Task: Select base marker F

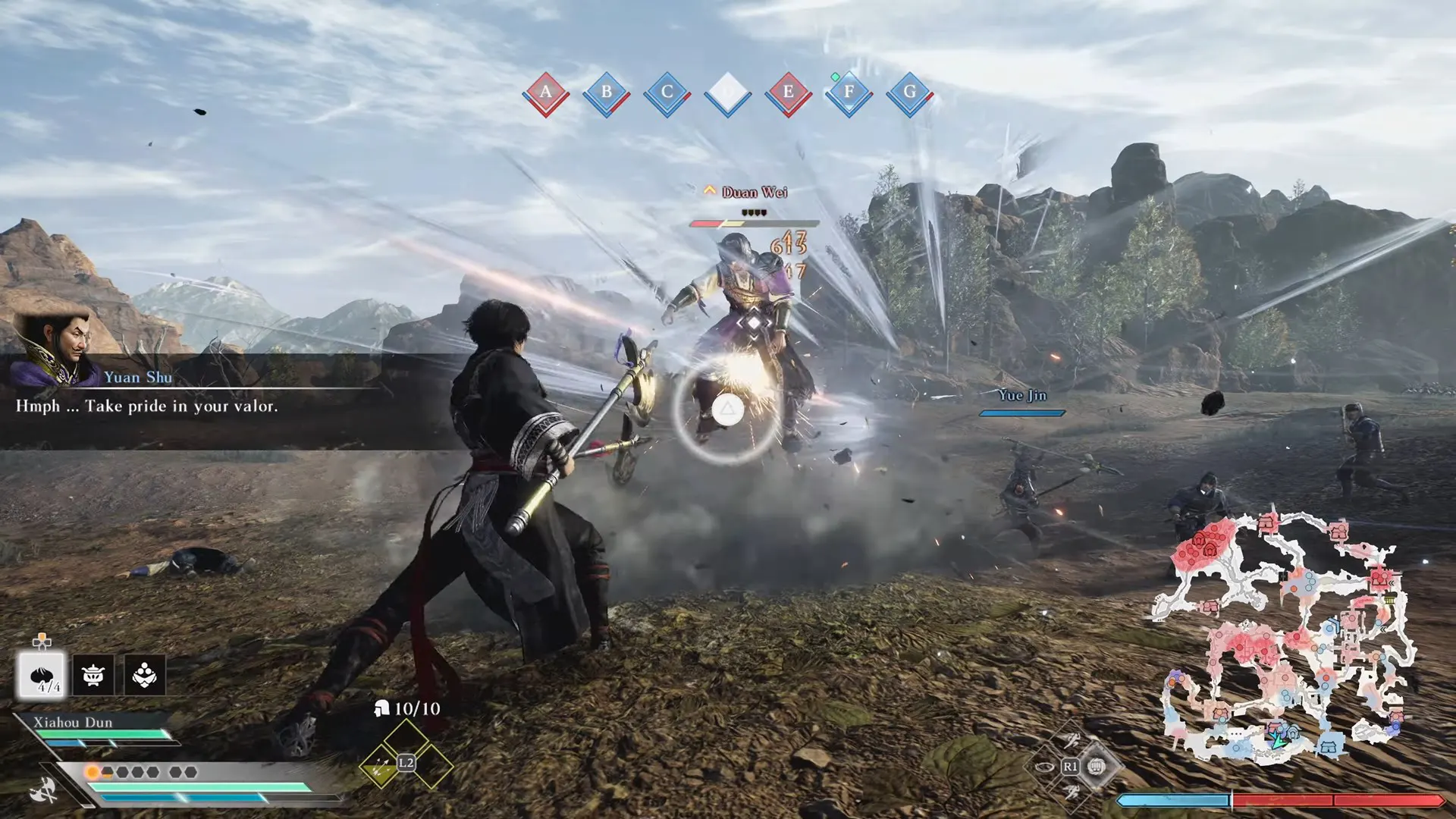Action: coord(849,93)
